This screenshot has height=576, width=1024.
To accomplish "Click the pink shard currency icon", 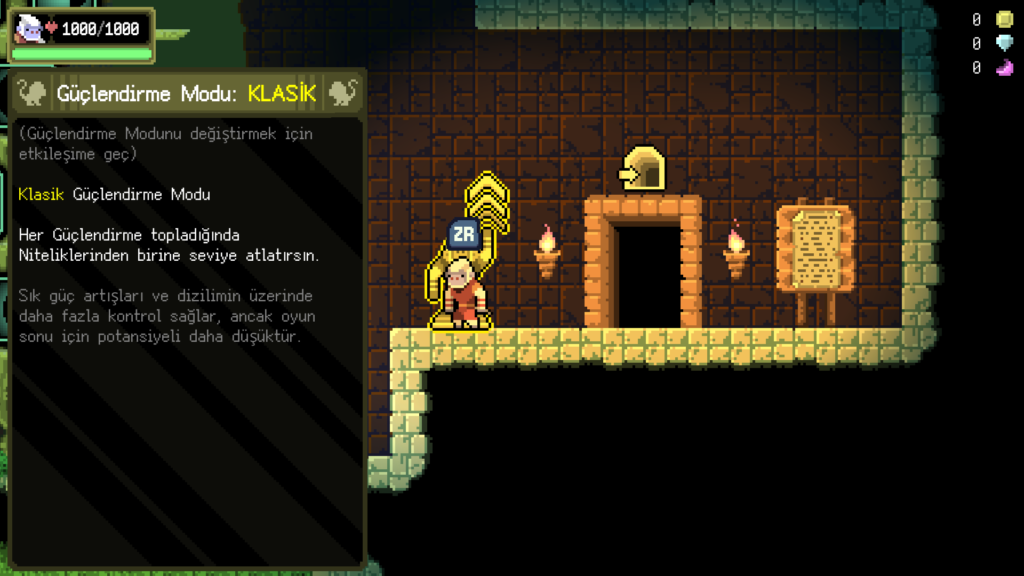I will (x=1004, y=68).
